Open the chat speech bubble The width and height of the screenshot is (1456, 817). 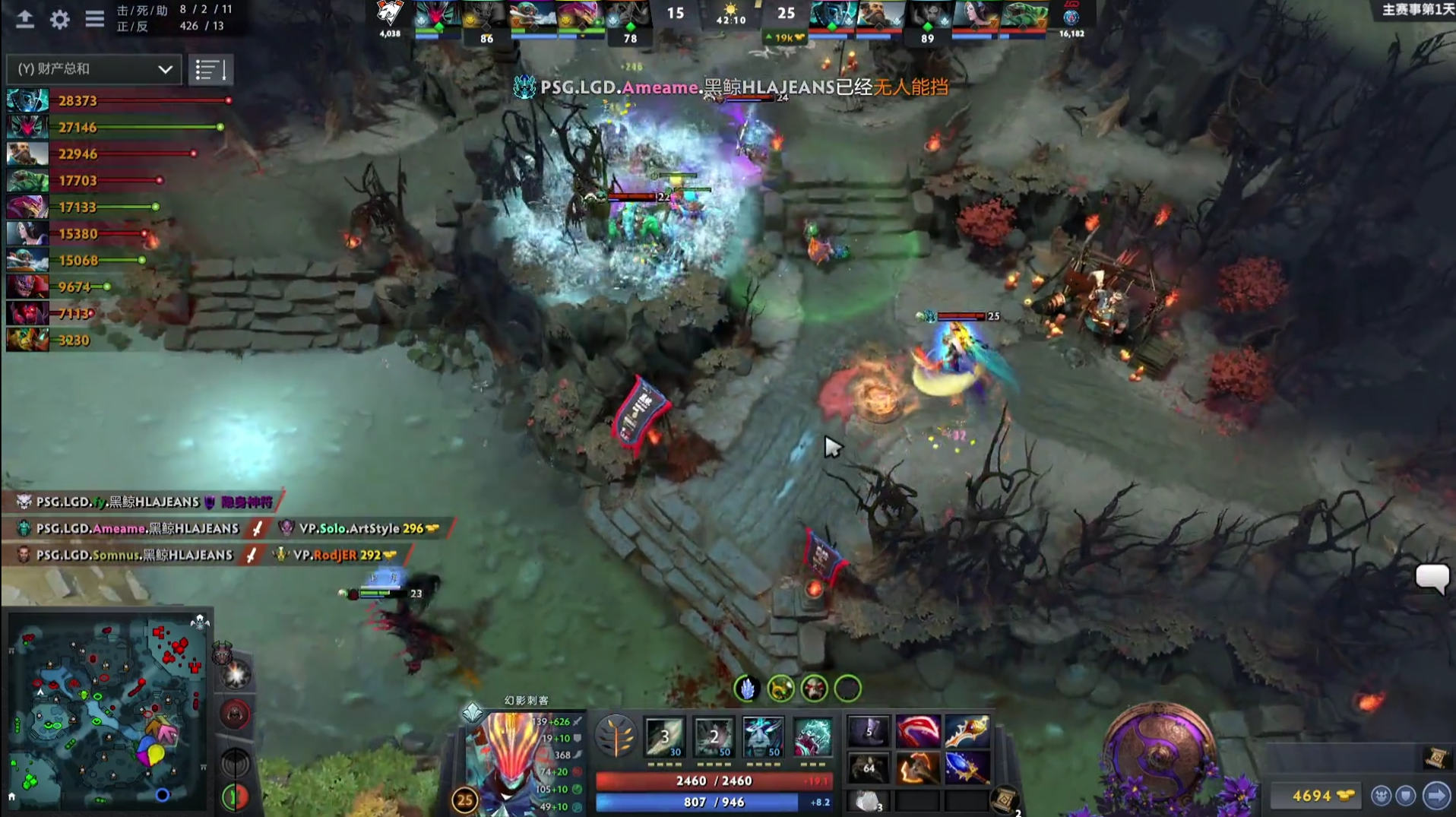coord(1432,579)
